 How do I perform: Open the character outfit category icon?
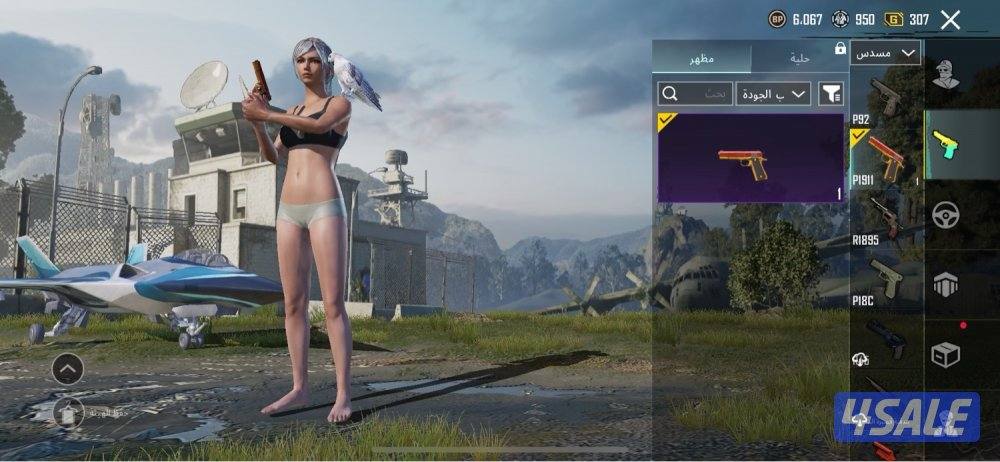click(x=946, y=74)
